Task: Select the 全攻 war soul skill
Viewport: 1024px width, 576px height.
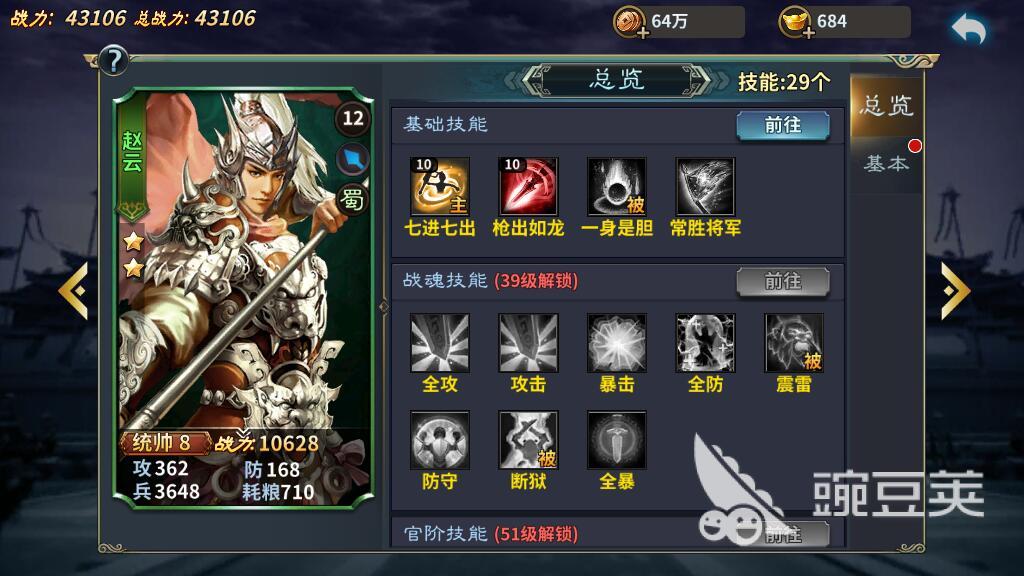Action: pyautogui.click(x=439, y=343)
